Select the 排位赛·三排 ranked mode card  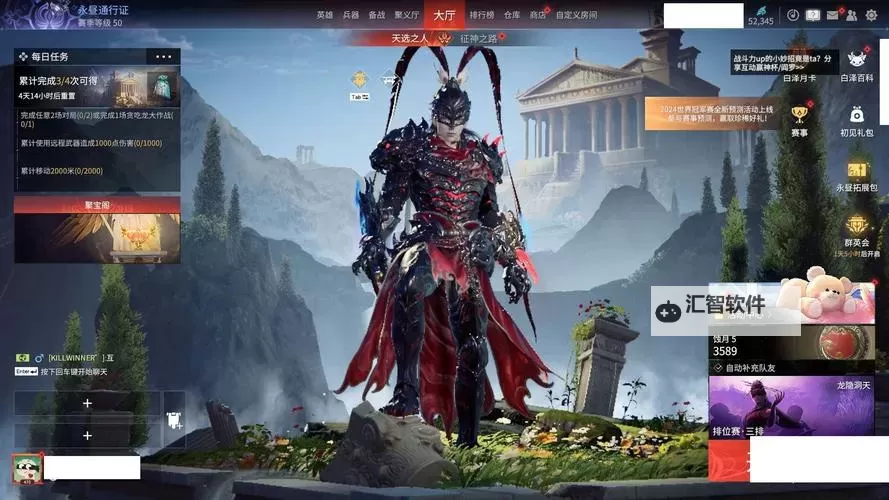(777, 407)
